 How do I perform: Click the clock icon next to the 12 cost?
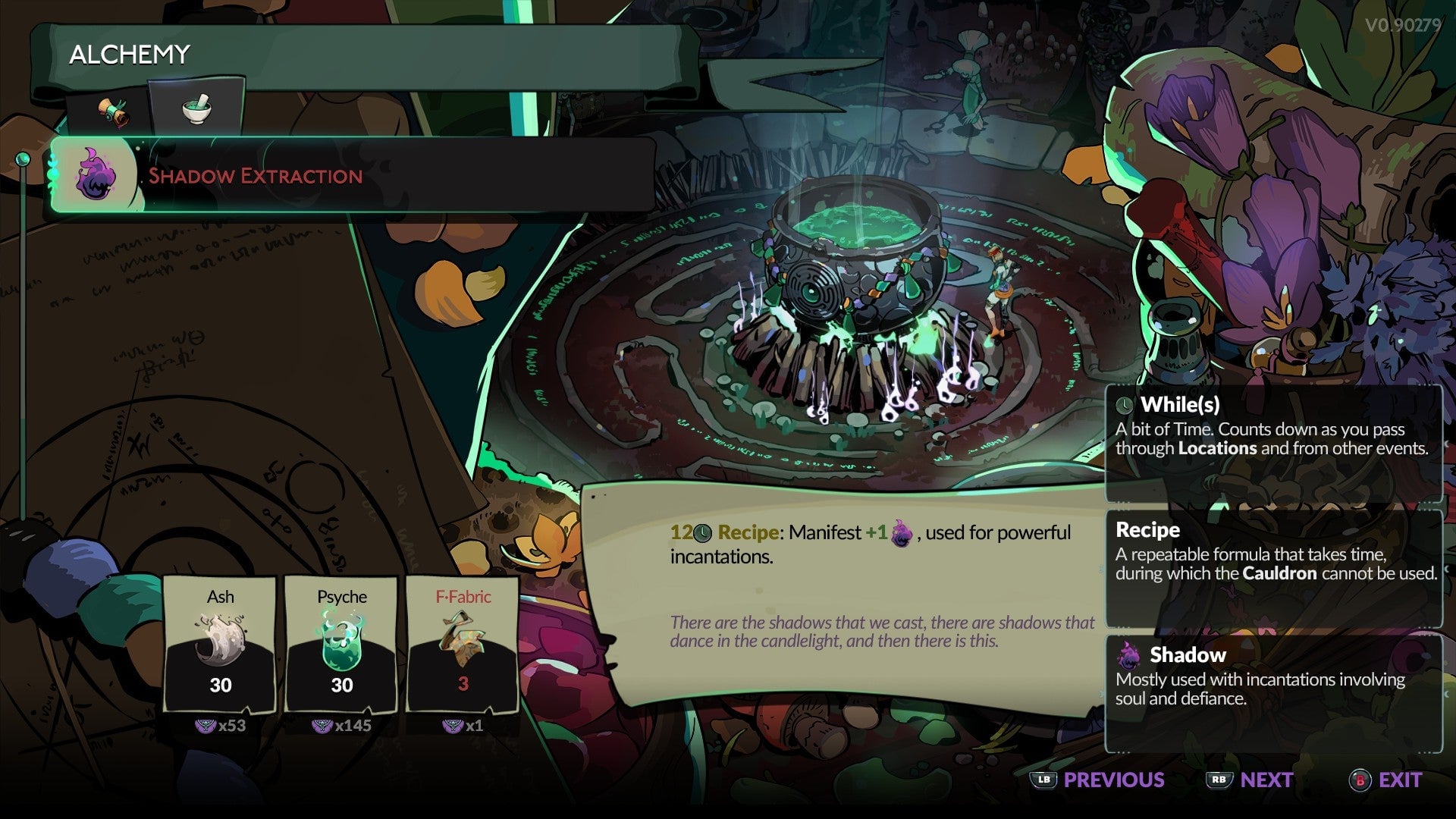pyautogui.click(x=701, y=532)
